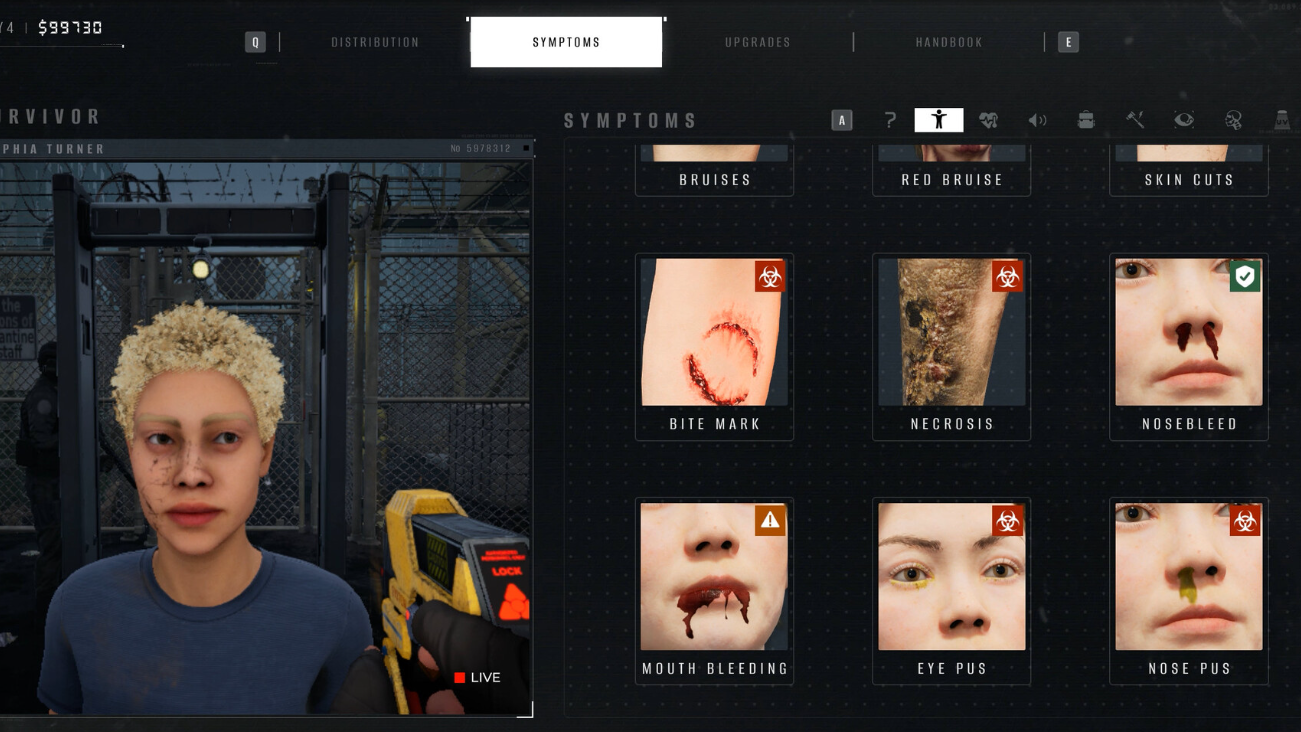Open the Eye Pus symptom card
This screenshot has height=732, width=1301.
point(952,590)
